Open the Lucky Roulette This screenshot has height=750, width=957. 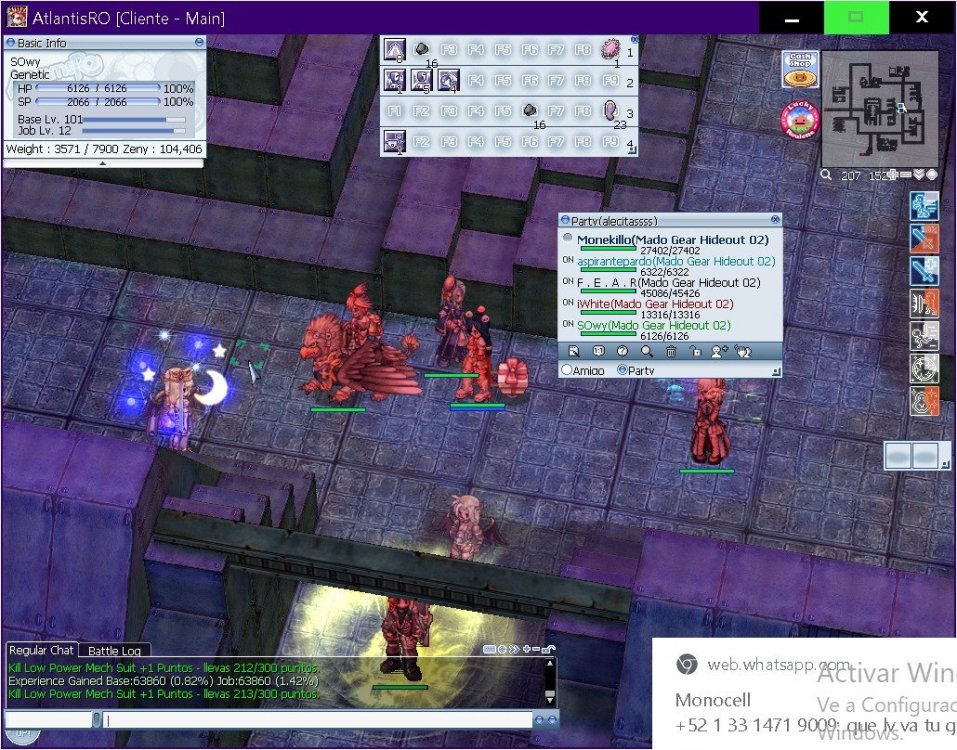pos(799,119)
